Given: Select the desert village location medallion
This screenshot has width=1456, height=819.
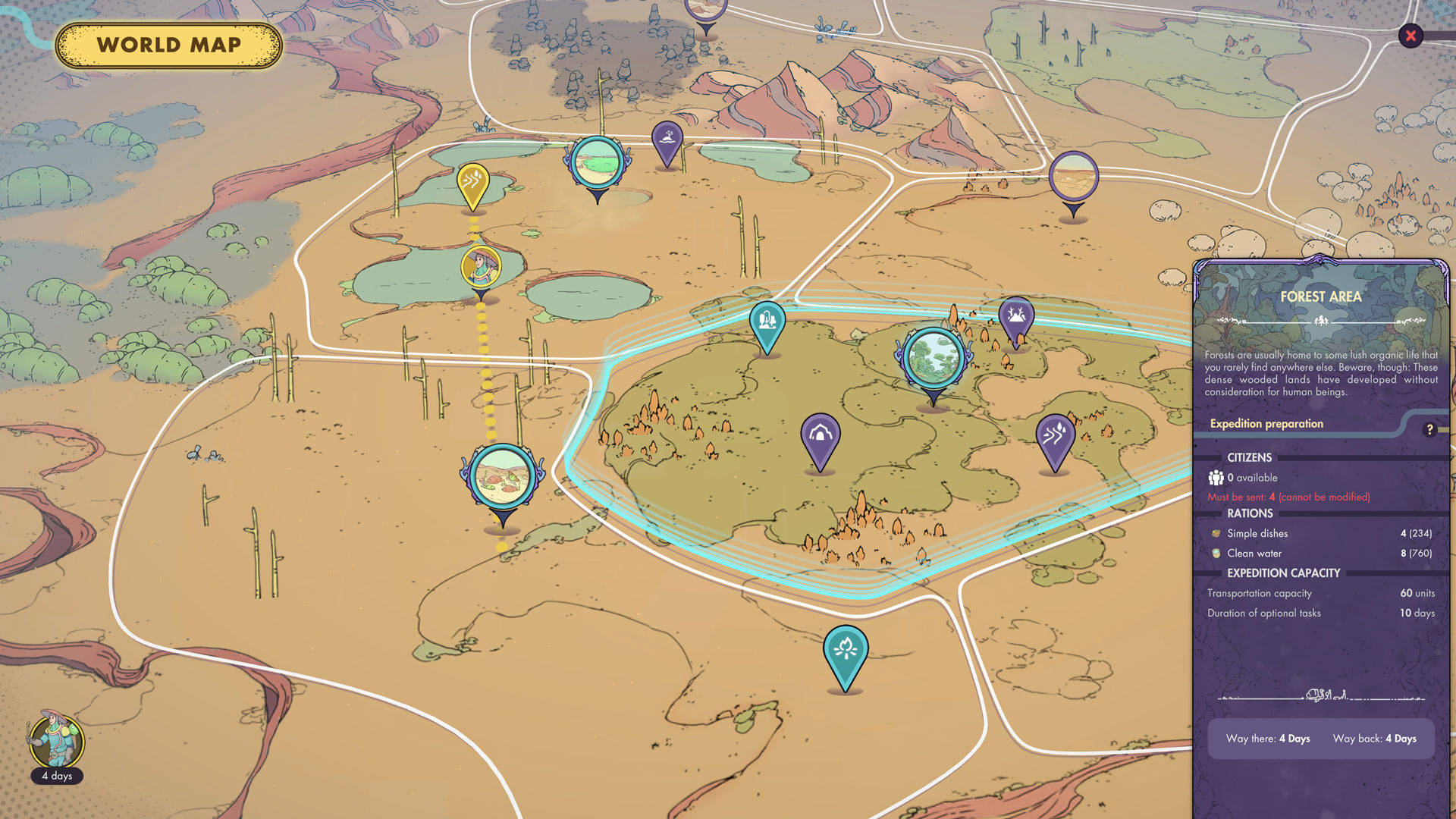Looking at the screenshot, I should tap(502, 478).
